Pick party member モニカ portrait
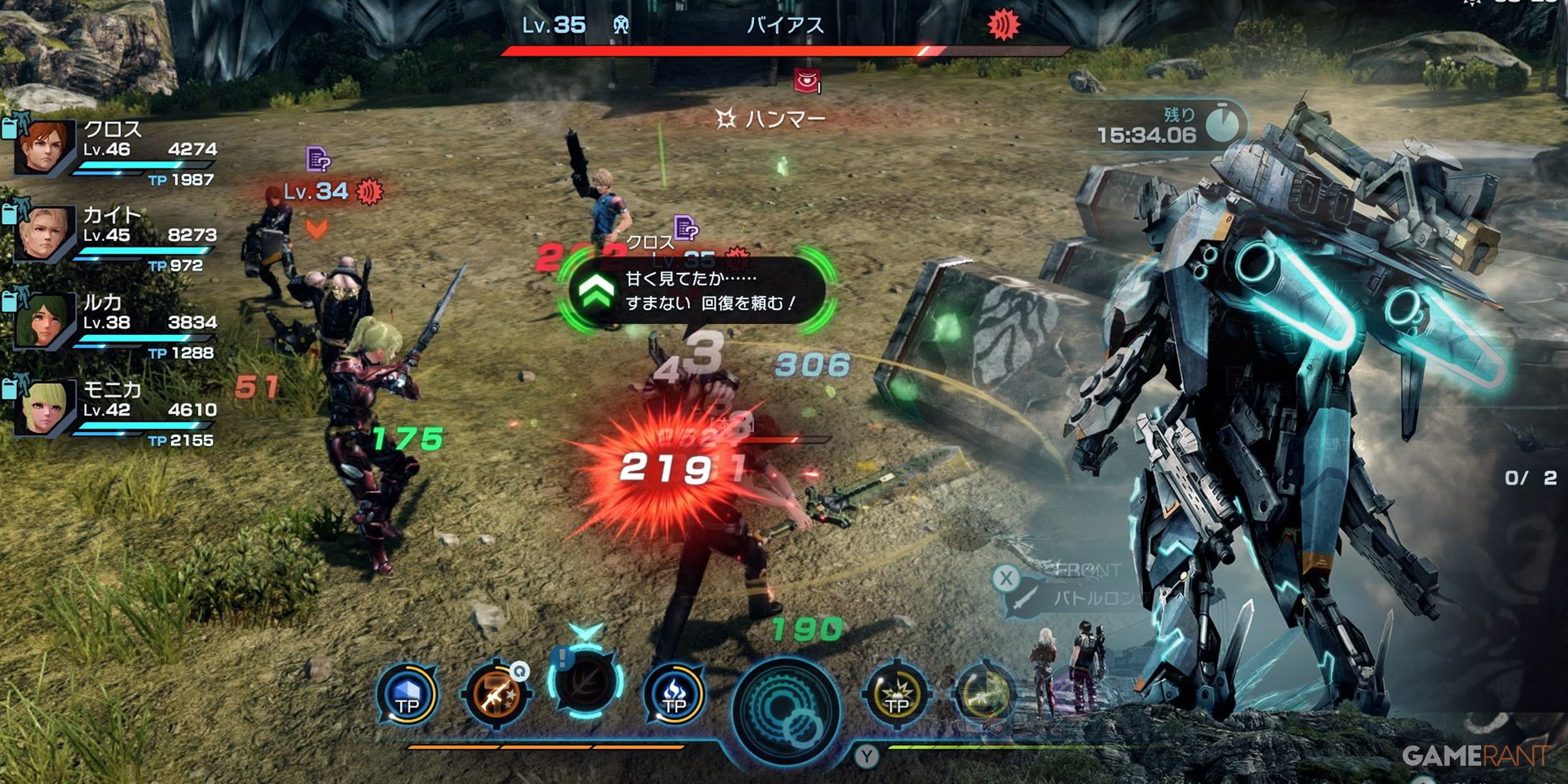The width and height of the screenshot is (1568, 784). (44, 407)
